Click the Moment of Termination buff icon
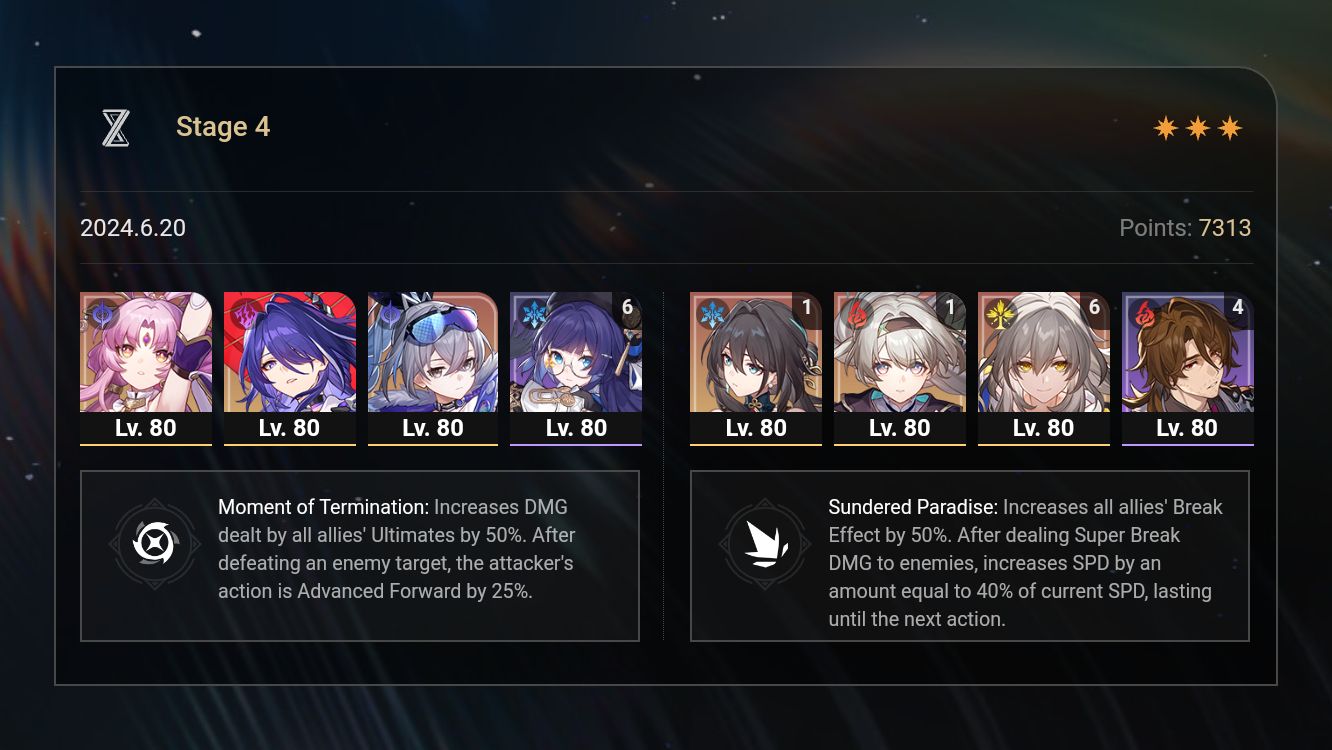Image resolution: width=1332 pixels, height=750 pixels. coord(155,545)
